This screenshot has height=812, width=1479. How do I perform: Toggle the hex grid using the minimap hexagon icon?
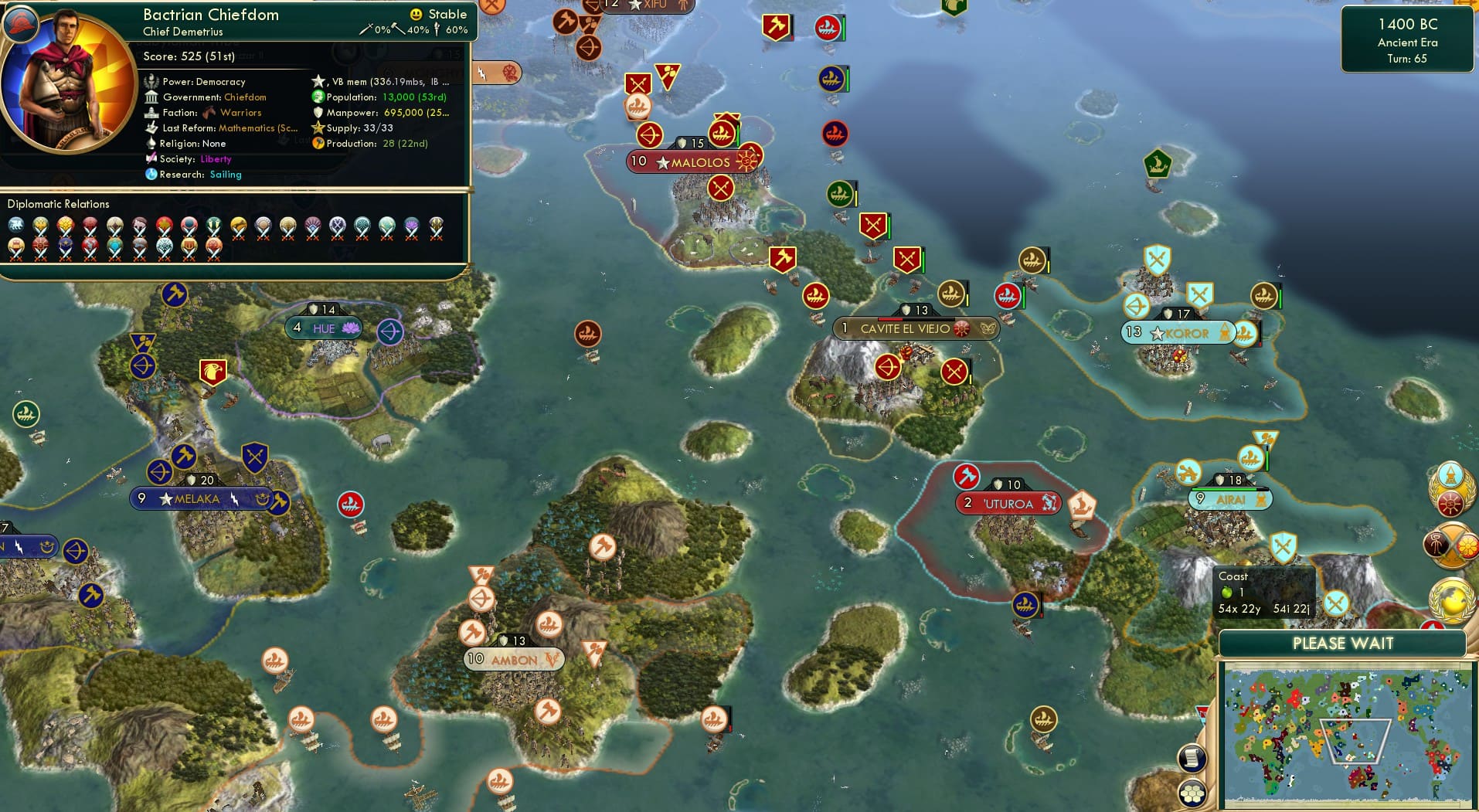(1193, 792)
